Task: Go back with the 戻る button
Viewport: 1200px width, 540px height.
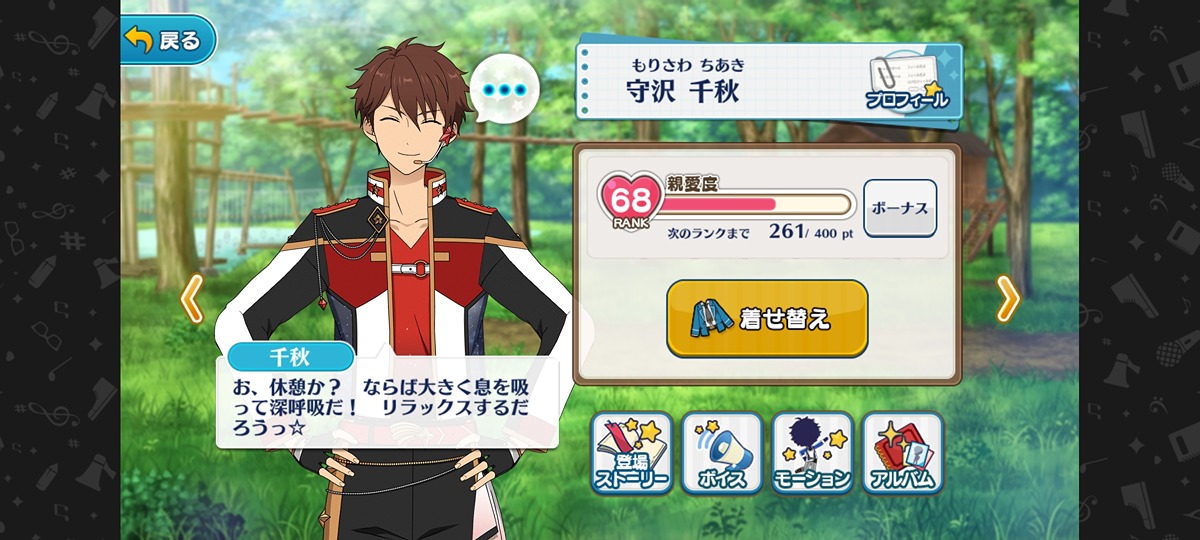Action: click(x=168, y=40)
